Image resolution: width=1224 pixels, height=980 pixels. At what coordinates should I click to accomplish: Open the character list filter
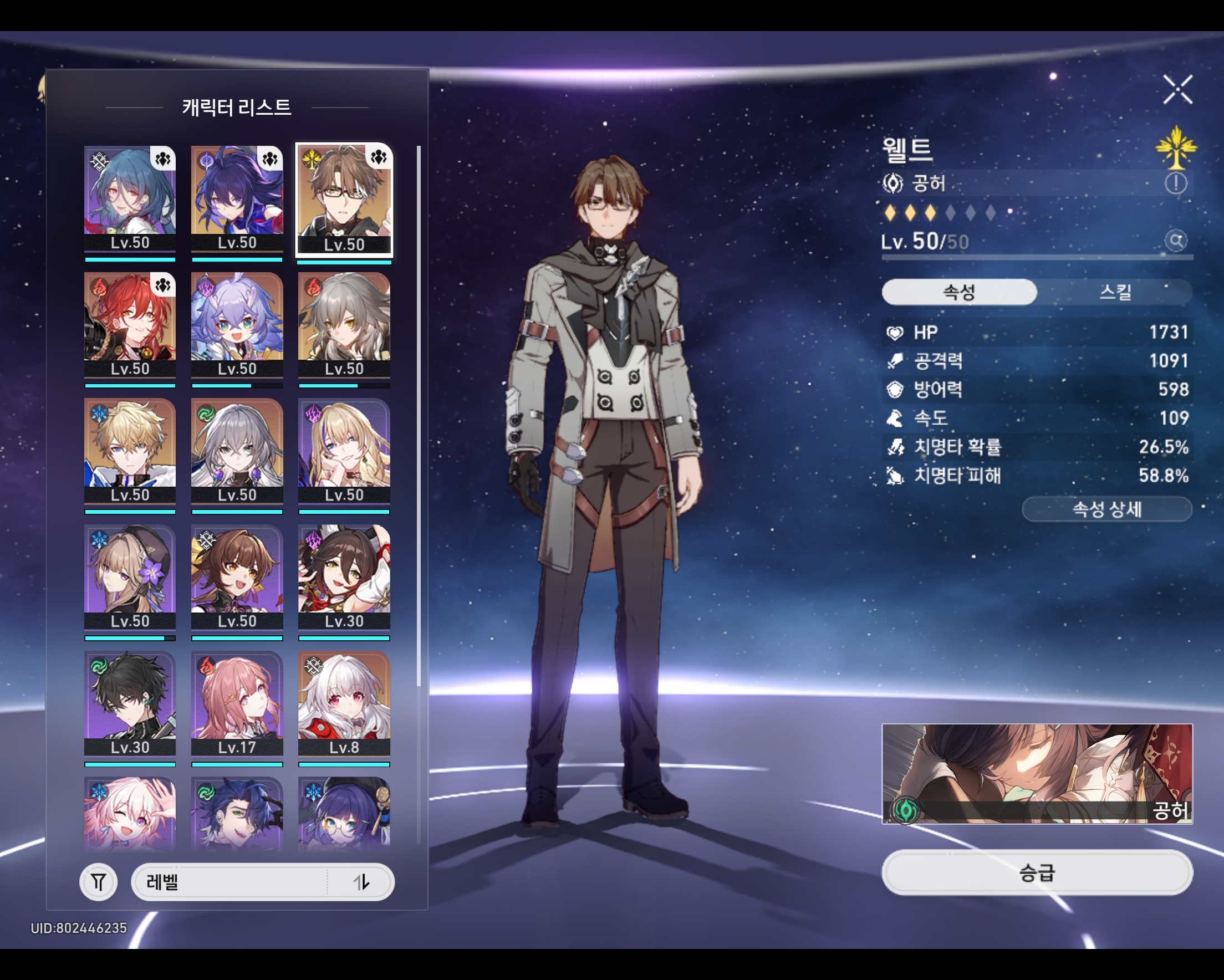pos(98,882)
